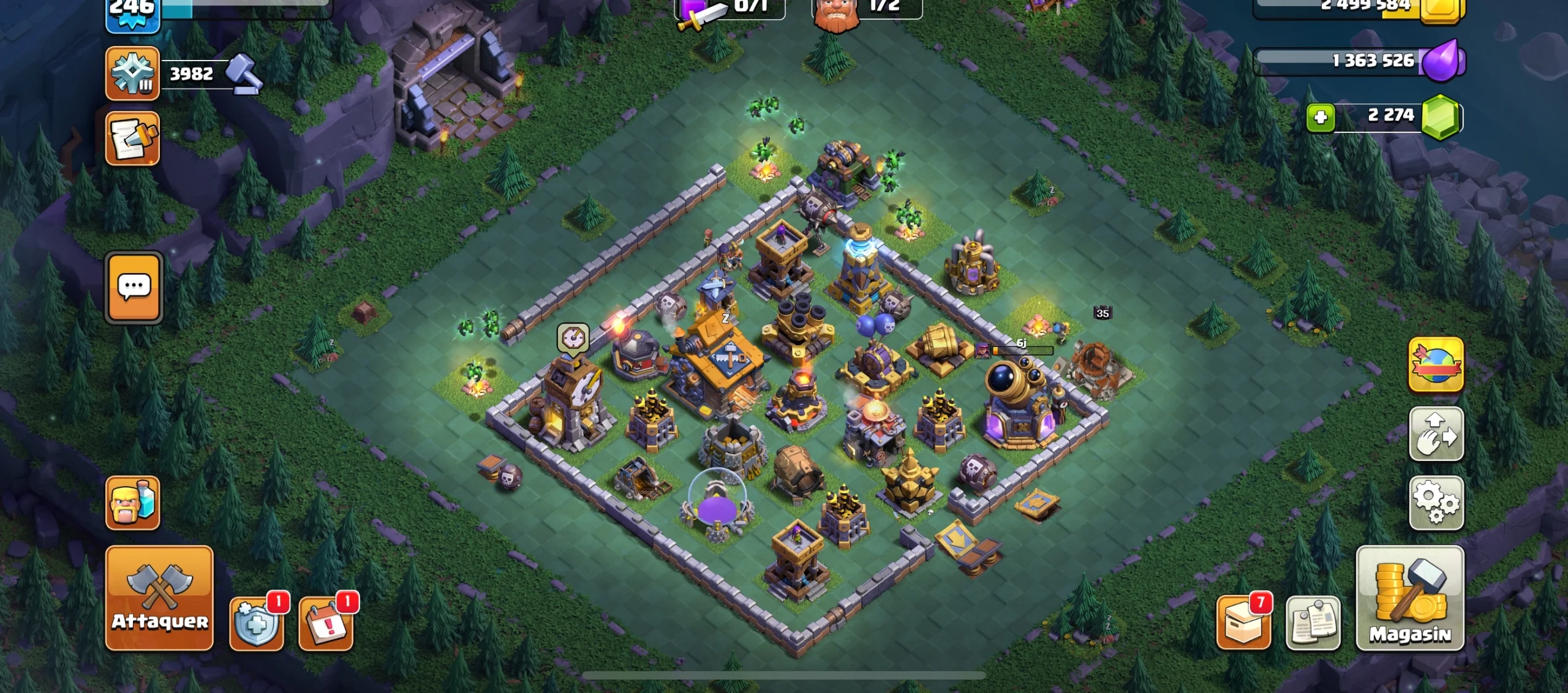This screenshot has width=1568, height=693.
Task: Add gems with the green plus
Action: click(1321, 117)
